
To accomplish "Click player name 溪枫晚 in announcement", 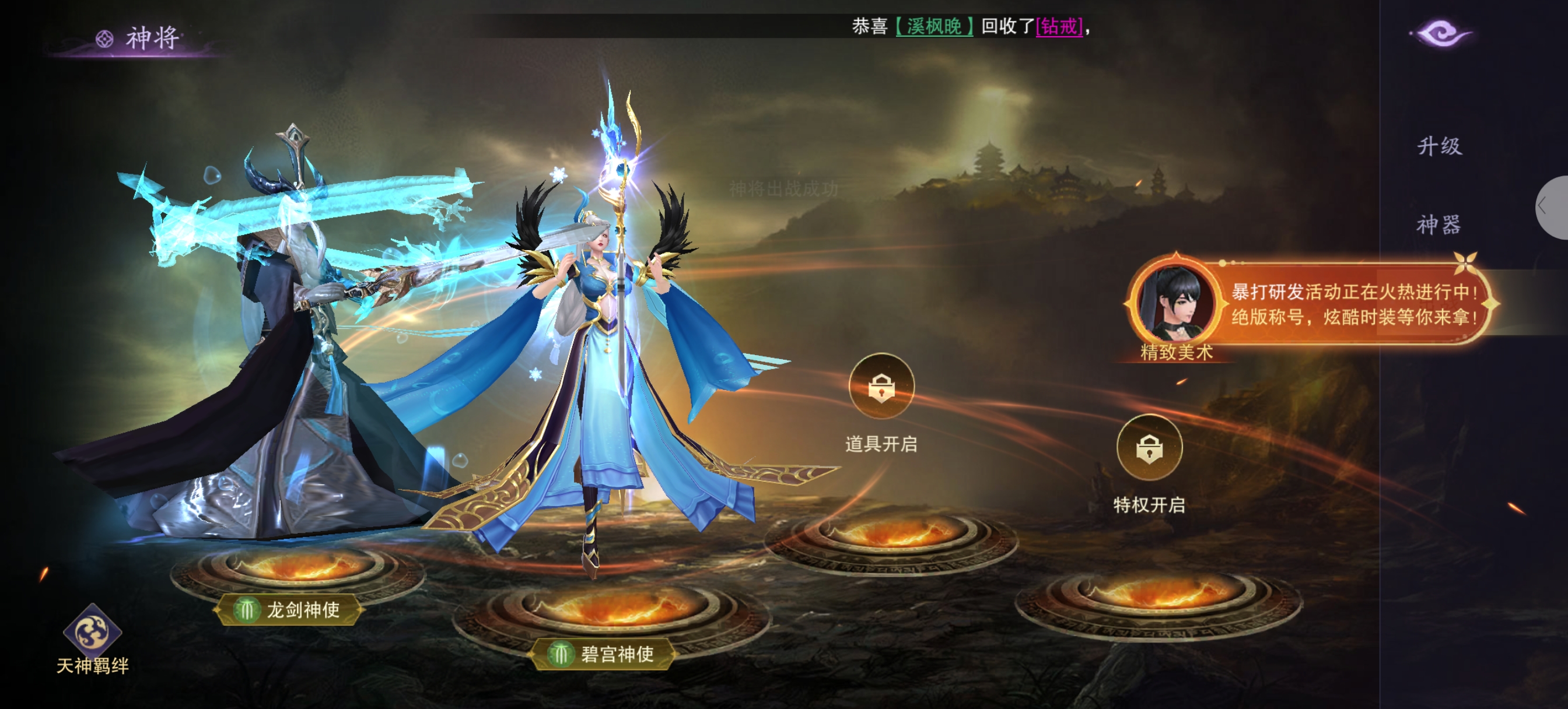I will [x=934, y=27].
